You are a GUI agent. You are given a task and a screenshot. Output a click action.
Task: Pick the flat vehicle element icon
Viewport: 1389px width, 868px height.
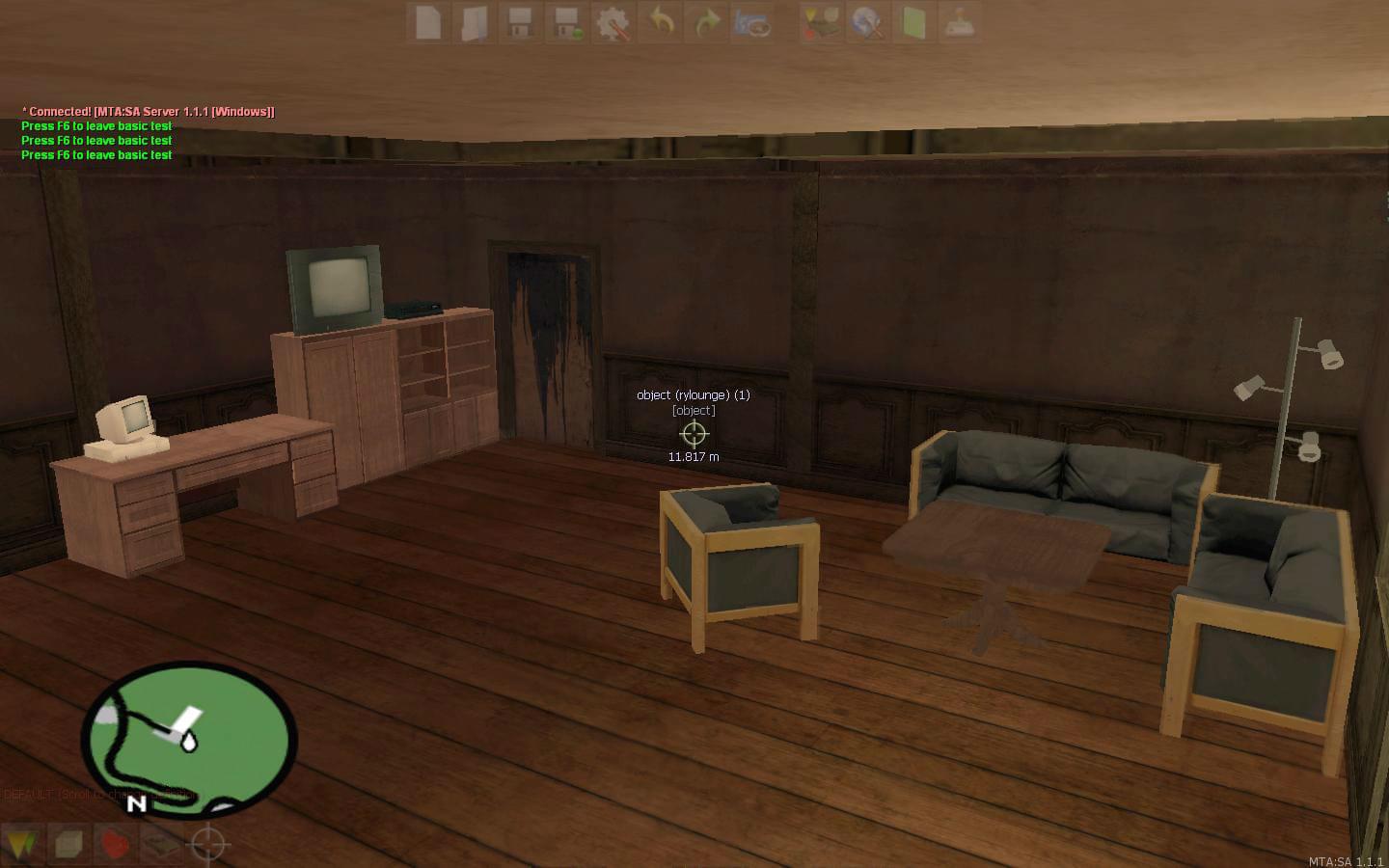(160, 844)
